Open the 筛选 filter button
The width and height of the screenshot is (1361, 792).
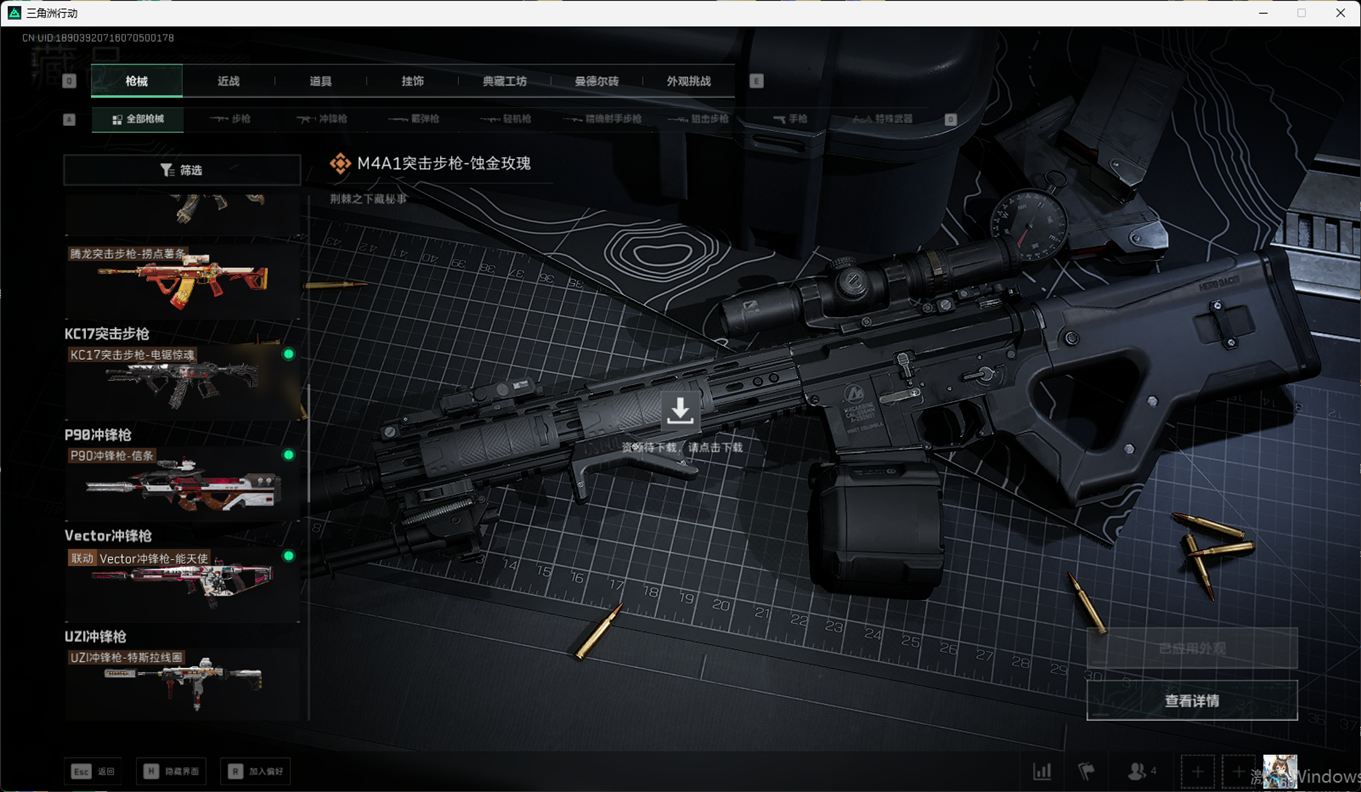182,170
